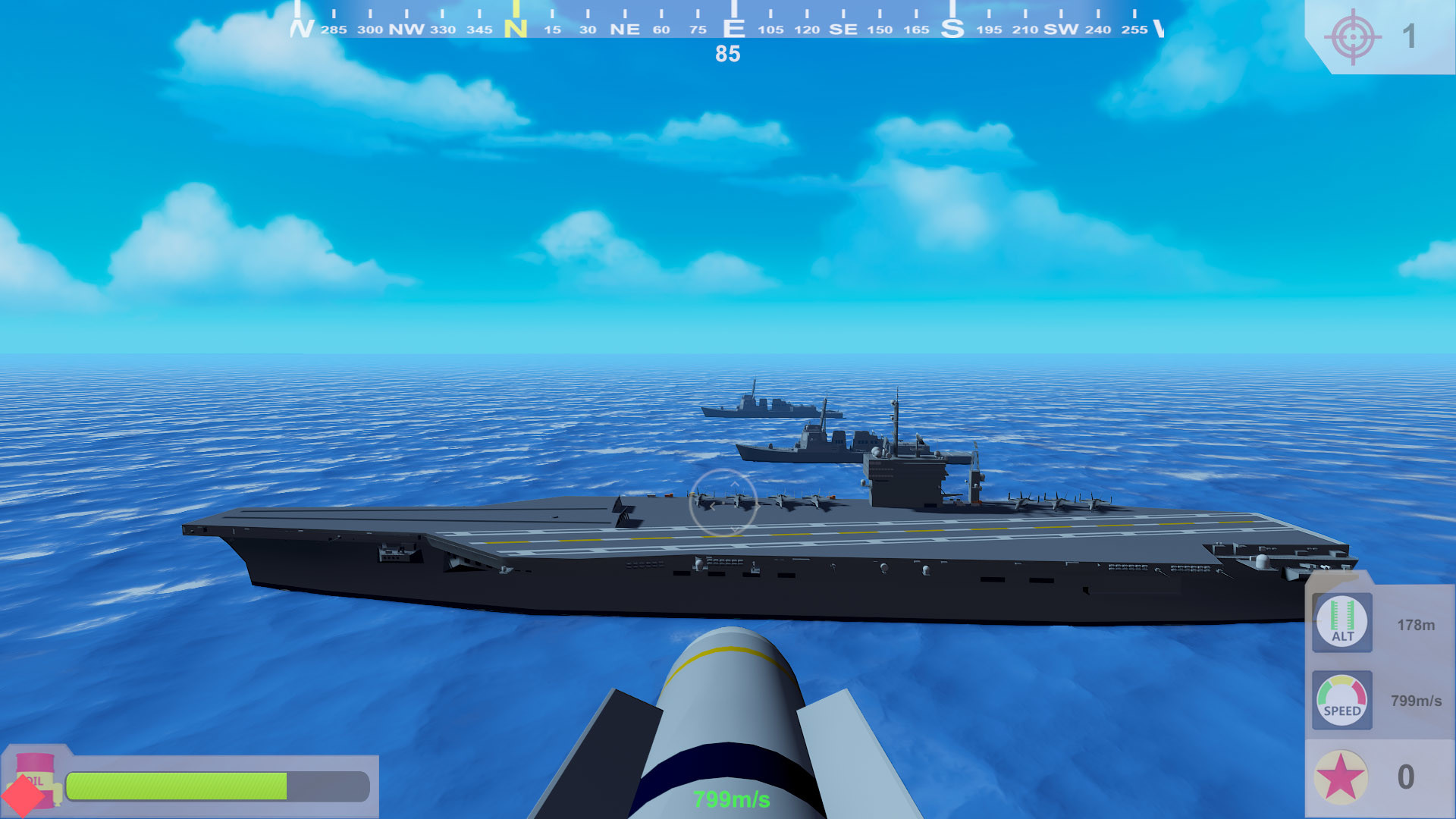Click the heading value 85 below compass
The image size is (1456, 819).
click(x=726, y=55)
